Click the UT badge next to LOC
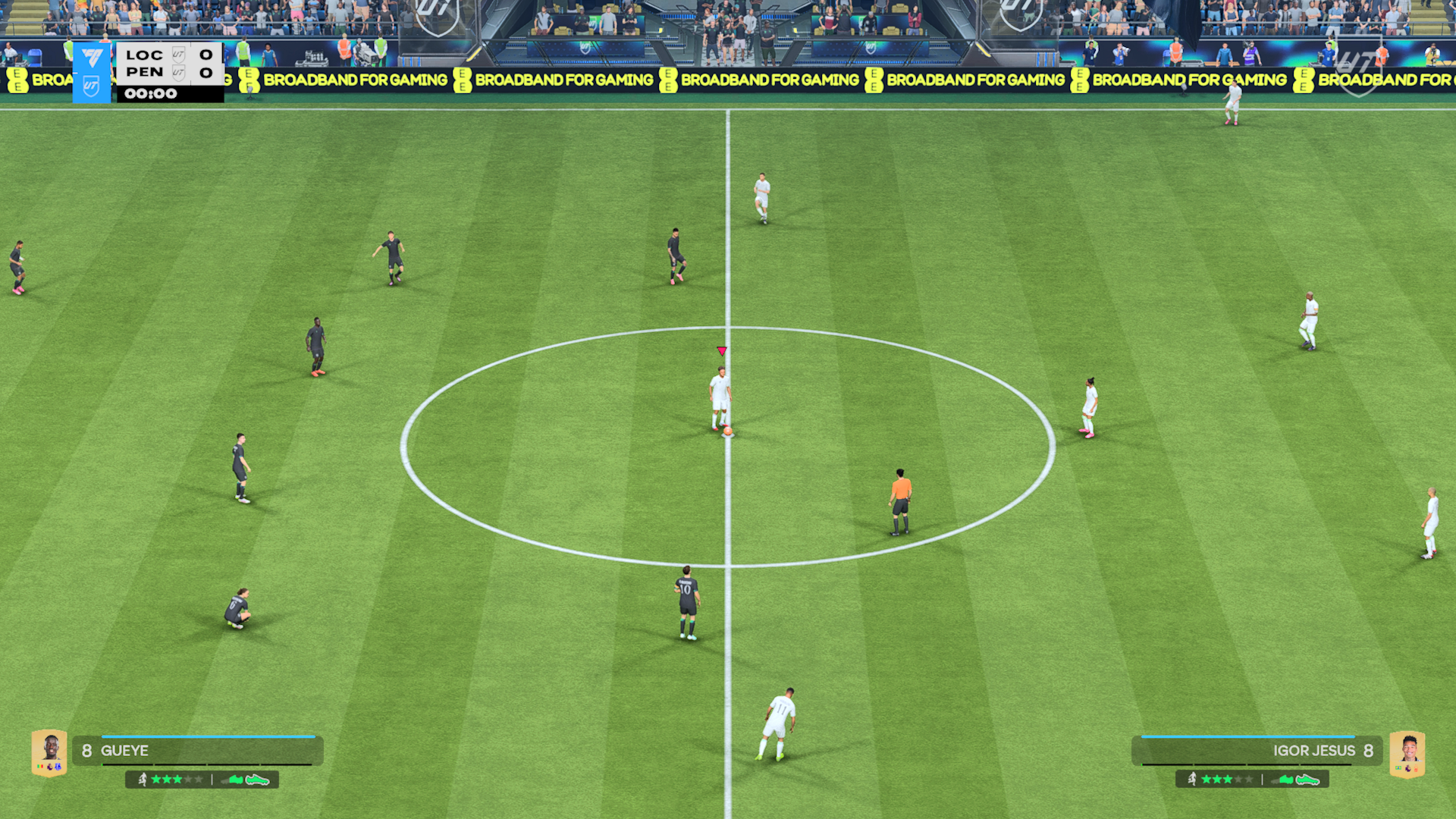The image size is (1456, 819). (x=179, y=55)
